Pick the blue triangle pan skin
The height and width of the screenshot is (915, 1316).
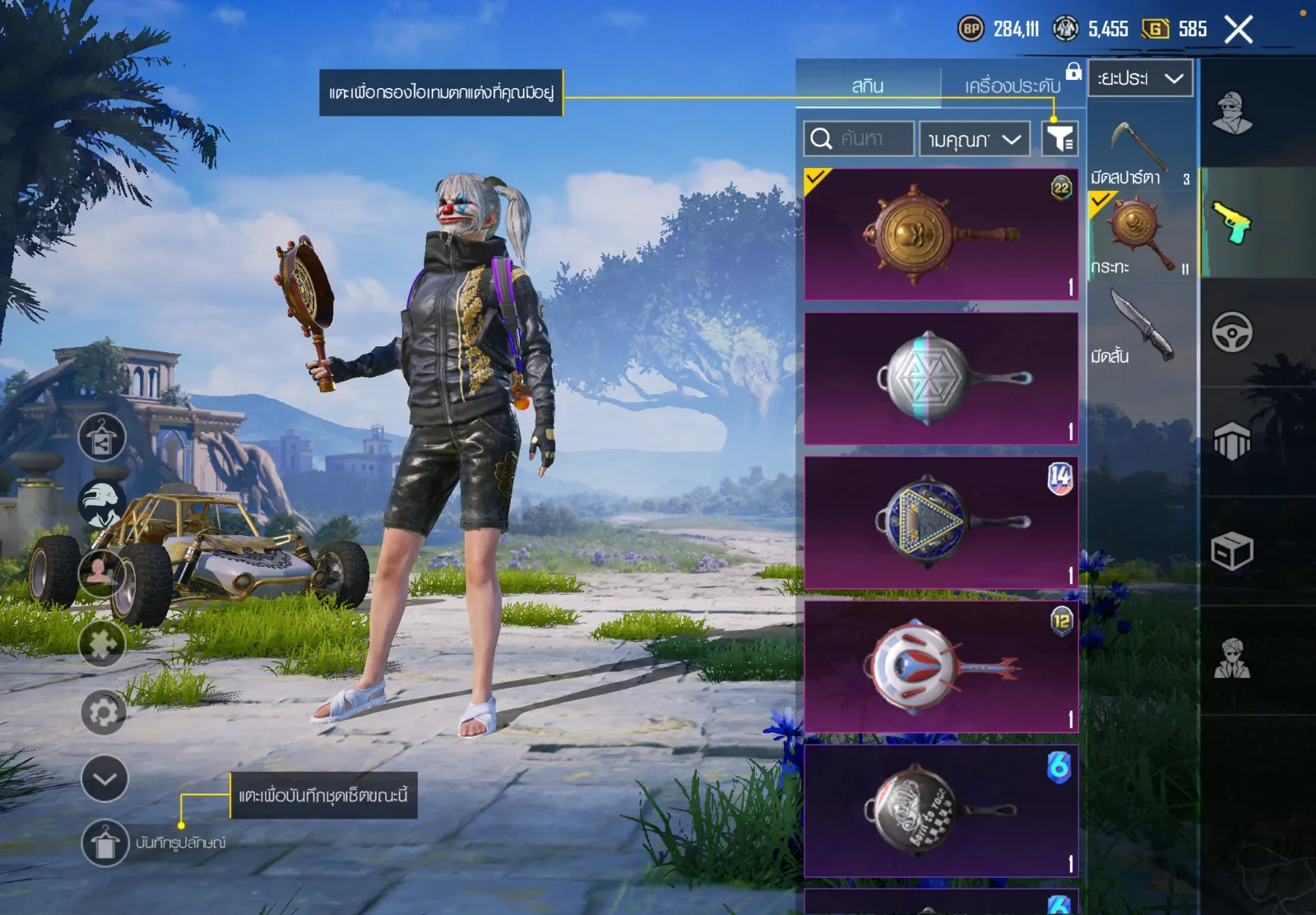(941, 523)
